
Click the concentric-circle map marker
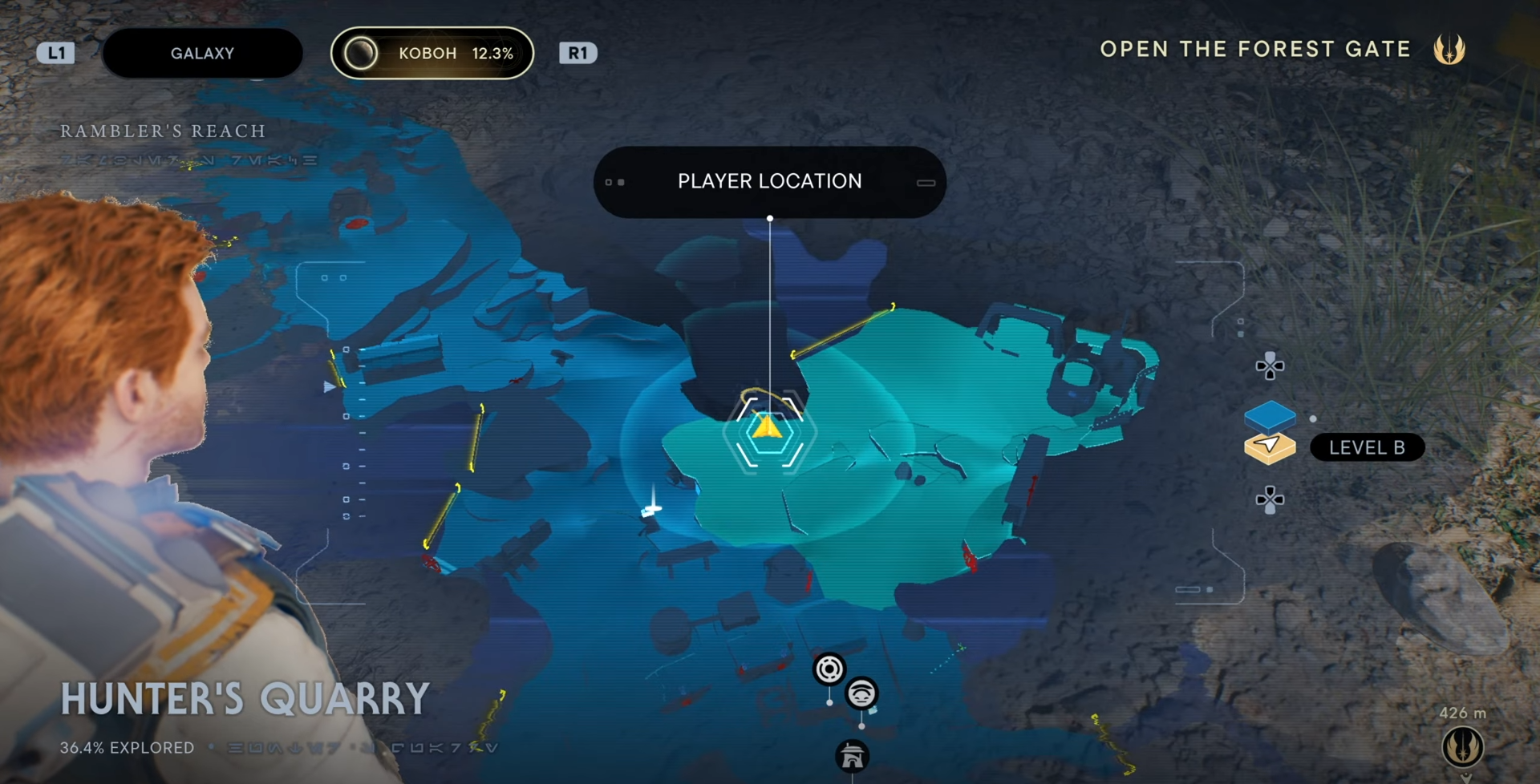(x=829, y=669)
